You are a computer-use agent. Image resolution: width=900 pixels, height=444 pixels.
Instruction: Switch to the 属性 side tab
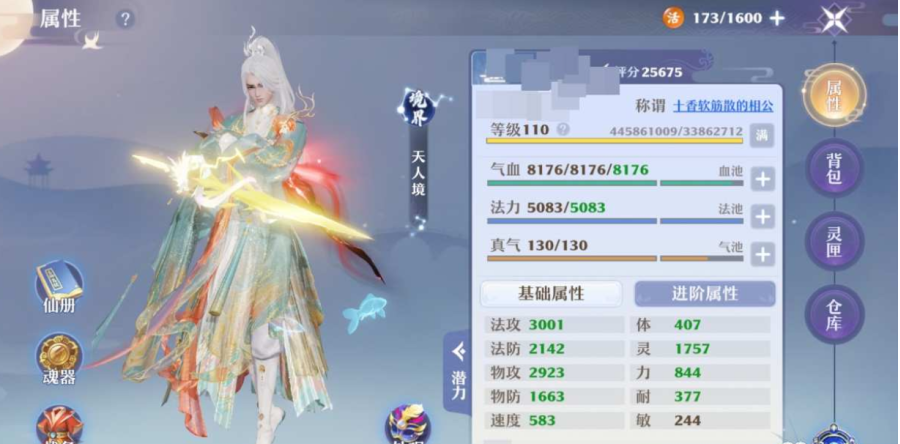click(833, 95)
